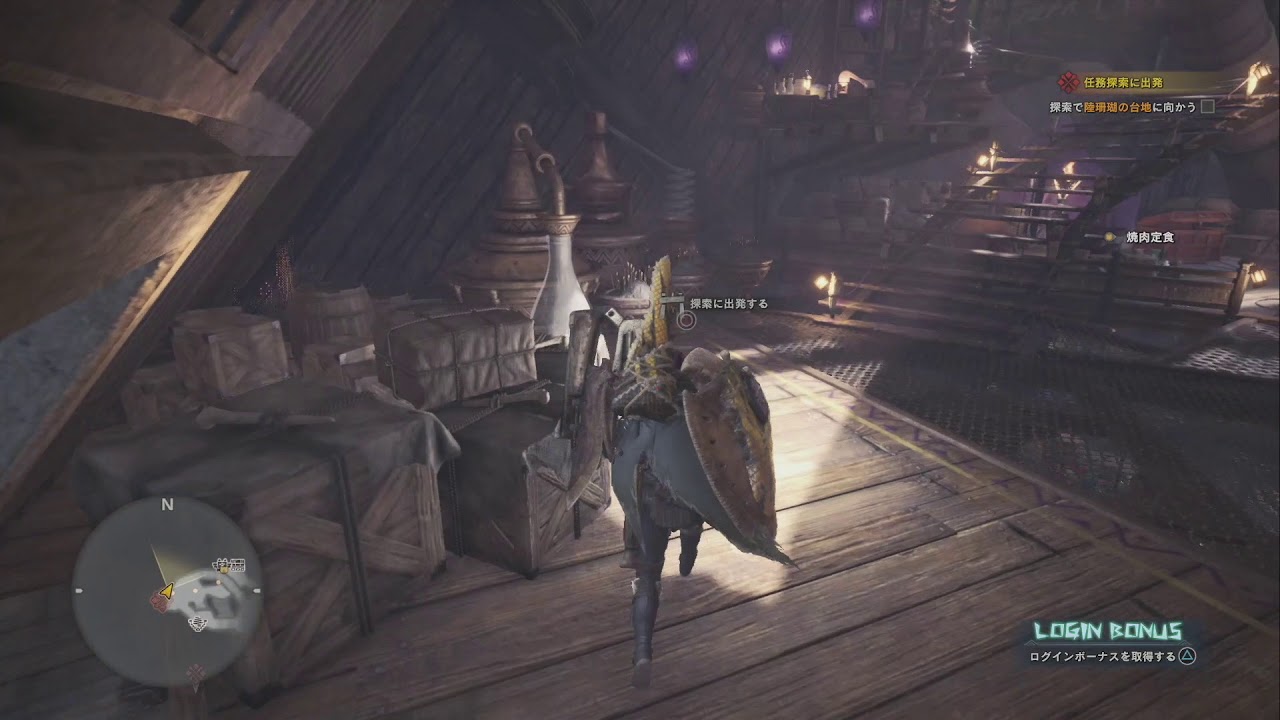The image size is (1280, 720).
Task: Click the red quest marker on minimap
Action: point(157,599)
